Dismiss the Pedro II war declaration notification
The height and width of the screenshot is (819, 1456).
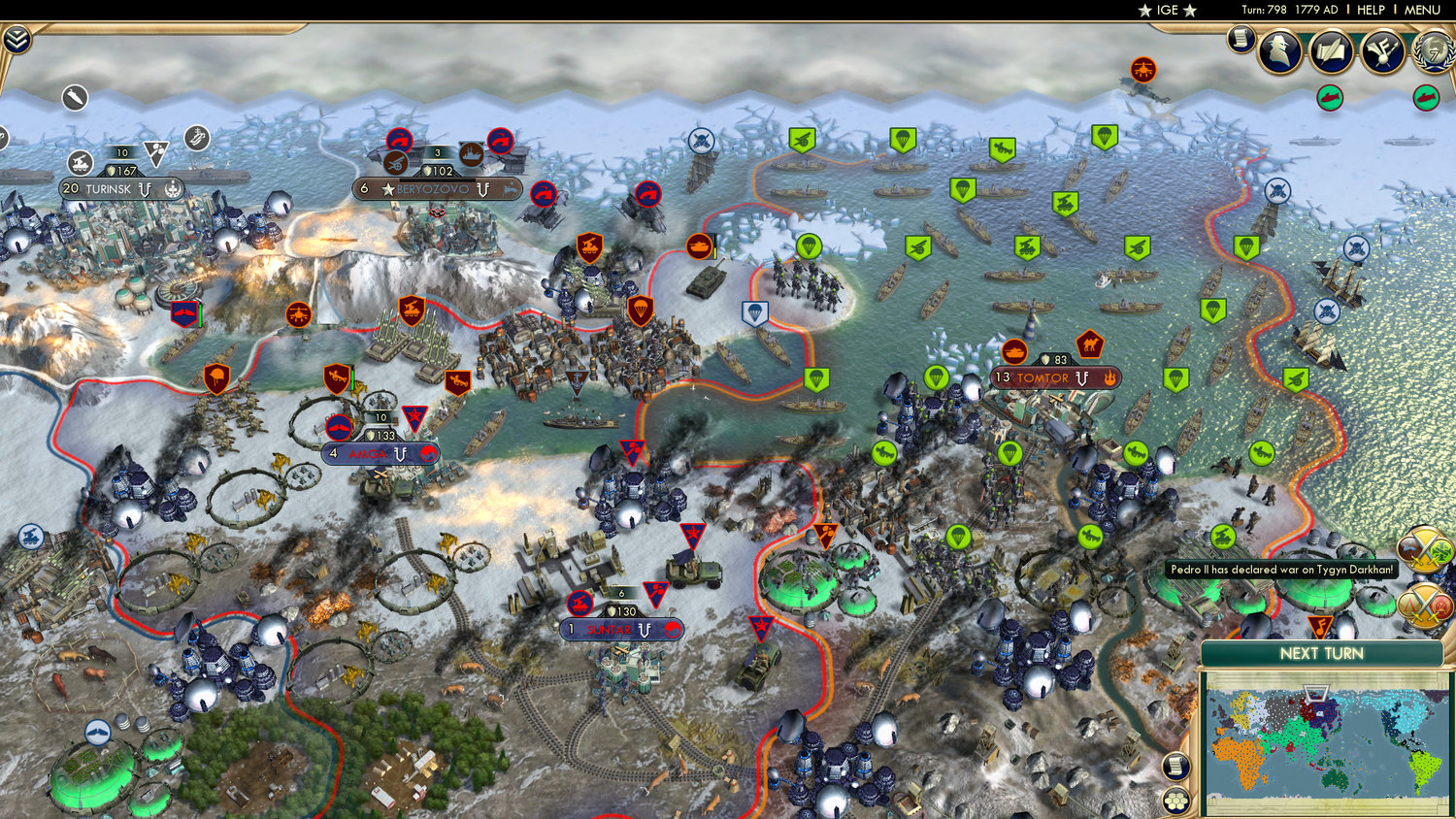[1279, 571]
